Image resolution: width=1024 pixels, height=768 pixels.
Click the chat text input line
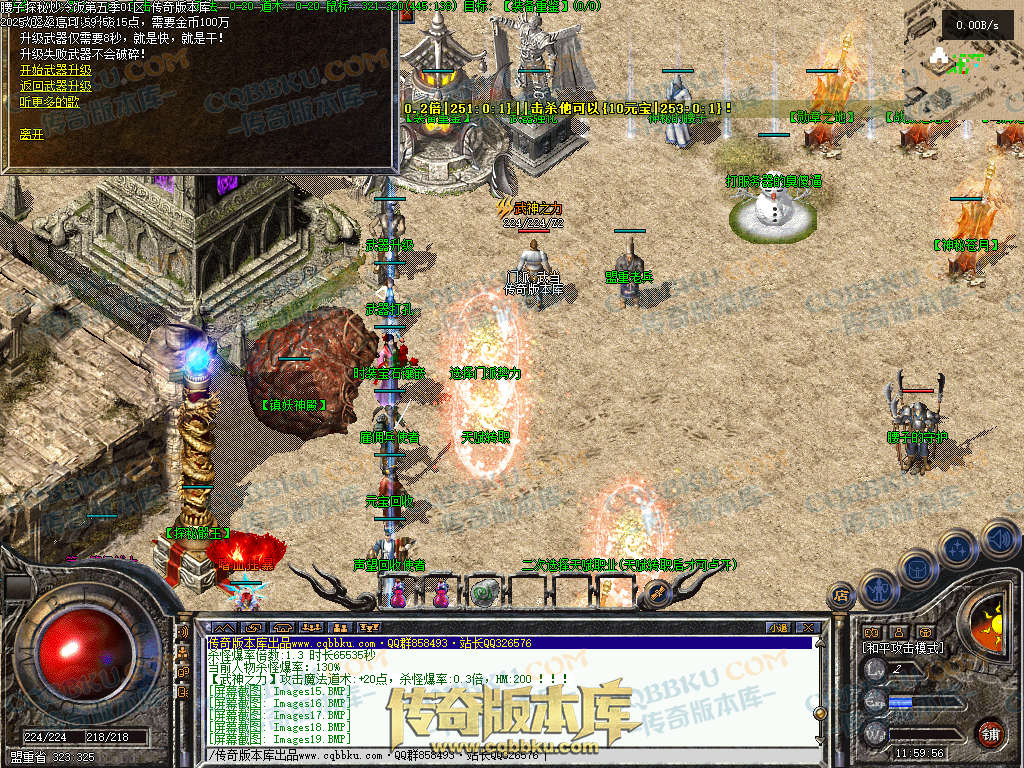[500, 754]
